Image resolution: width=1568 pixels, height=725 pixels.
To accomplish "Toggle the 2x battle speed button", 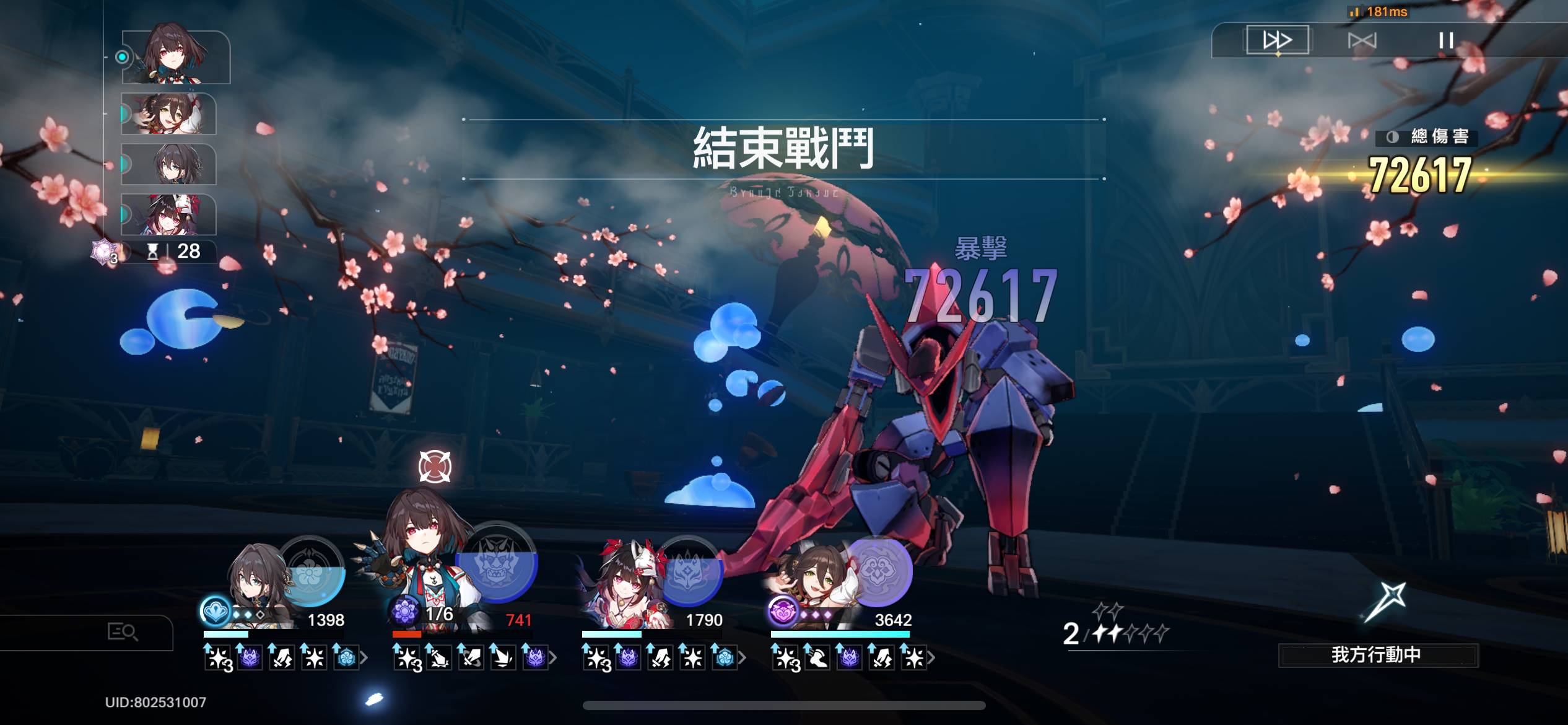I will click(1277, 40).
